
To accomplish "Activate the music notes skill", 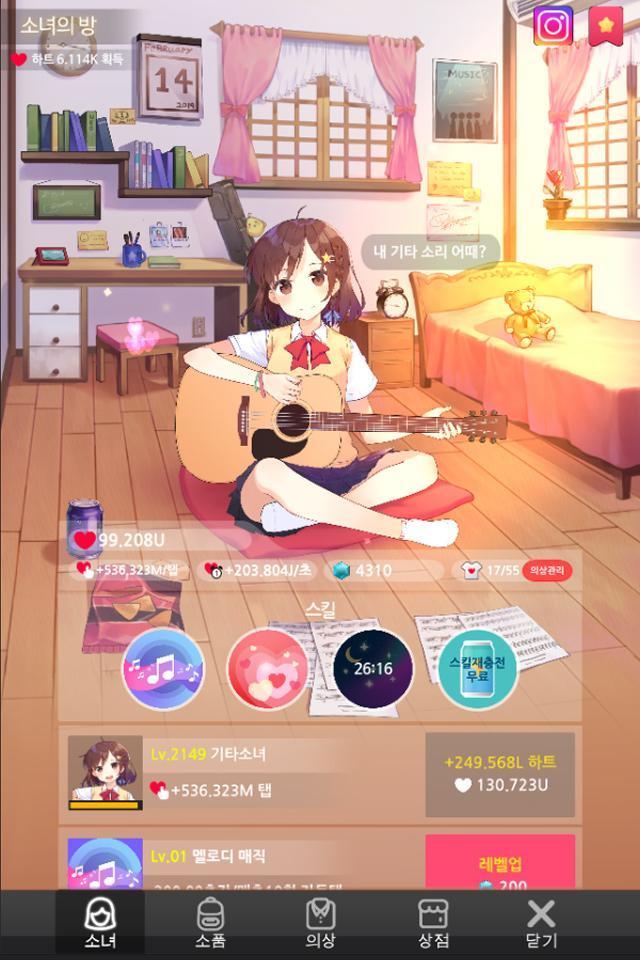I will 163,669.
